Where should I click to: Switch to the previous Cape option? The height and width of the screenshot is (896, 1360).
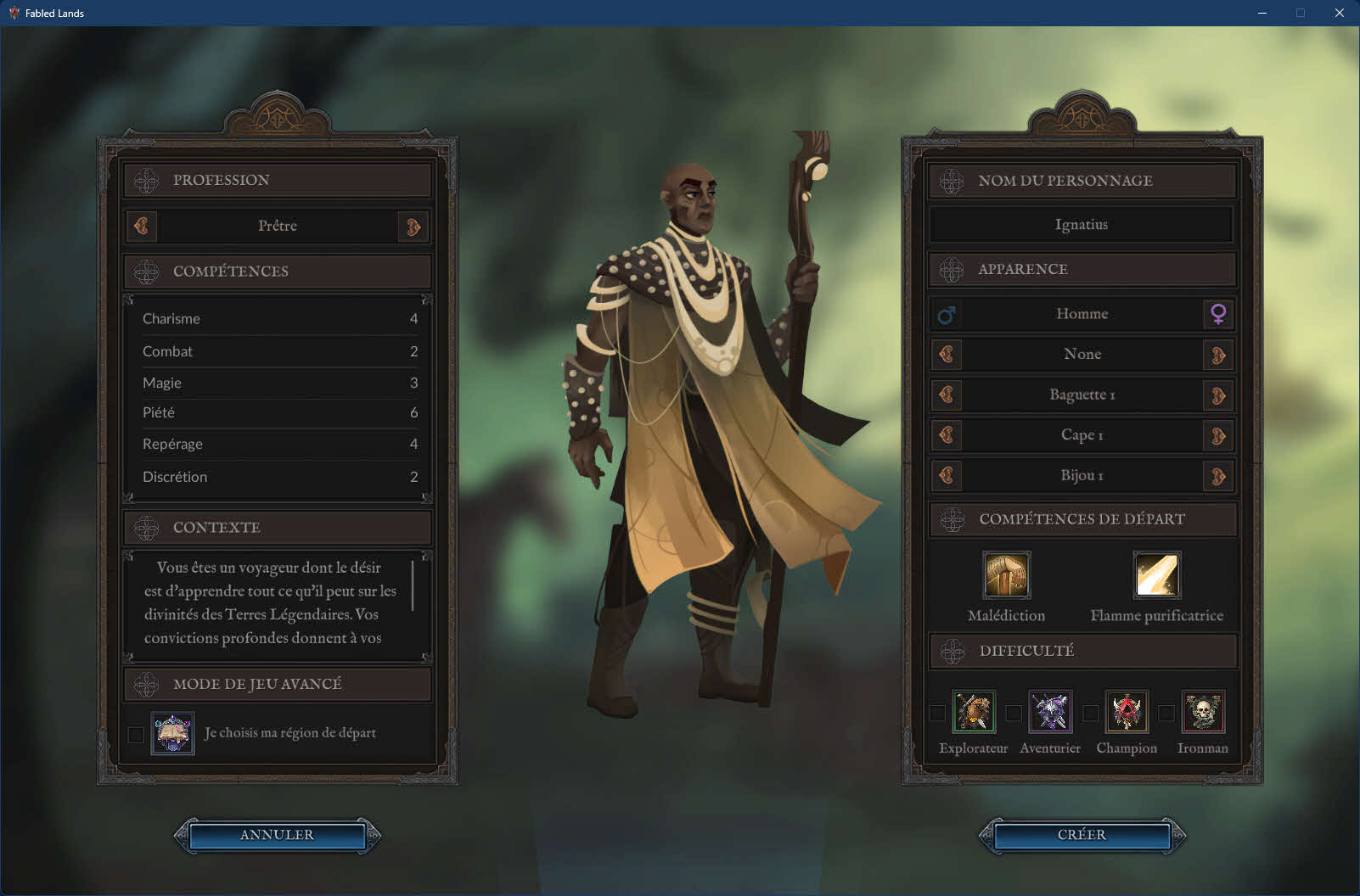(x=947, y=436)
